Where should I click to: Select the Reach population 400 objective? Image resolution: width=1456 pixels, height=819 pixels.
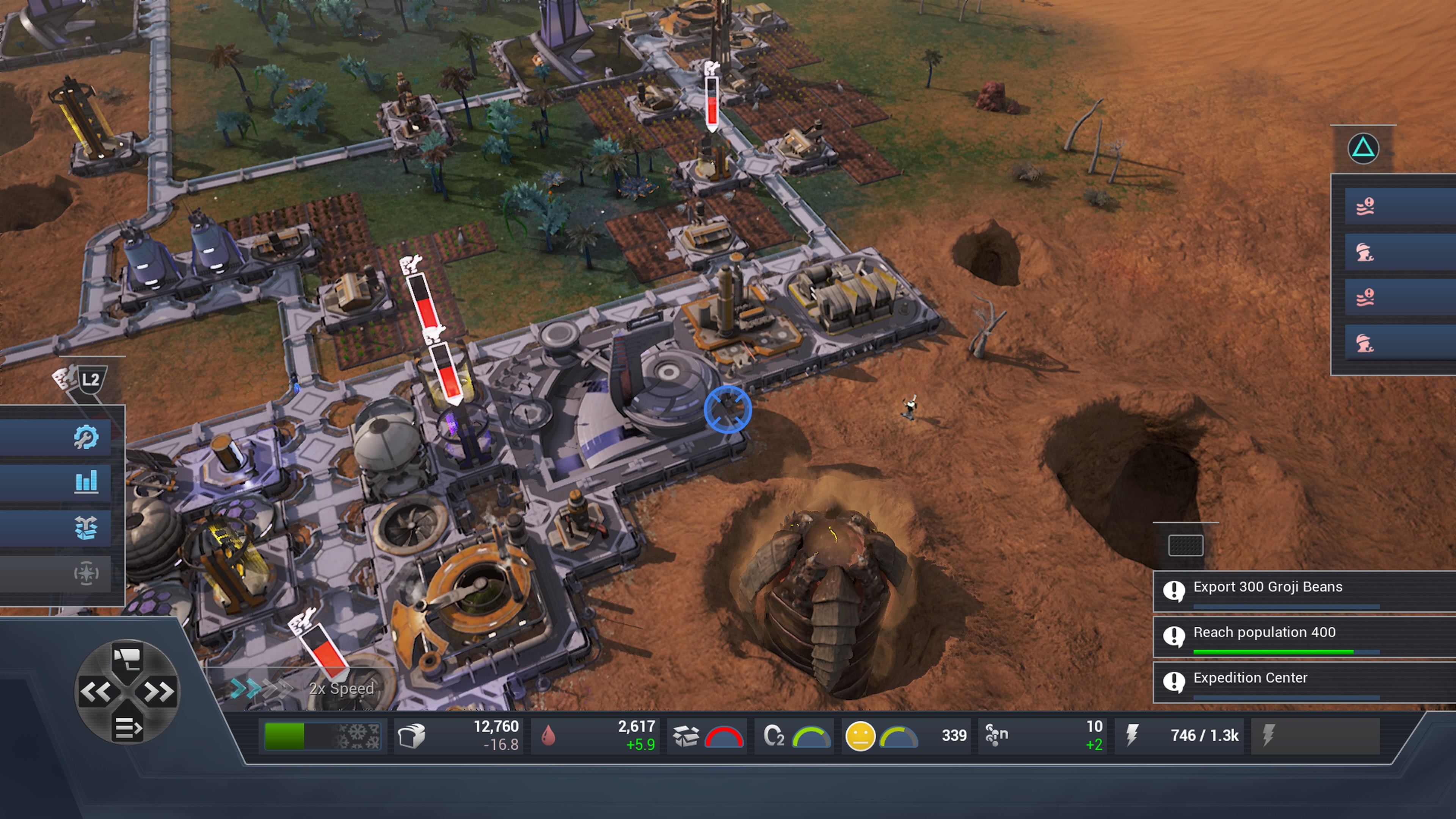(x=1264, y=632)
